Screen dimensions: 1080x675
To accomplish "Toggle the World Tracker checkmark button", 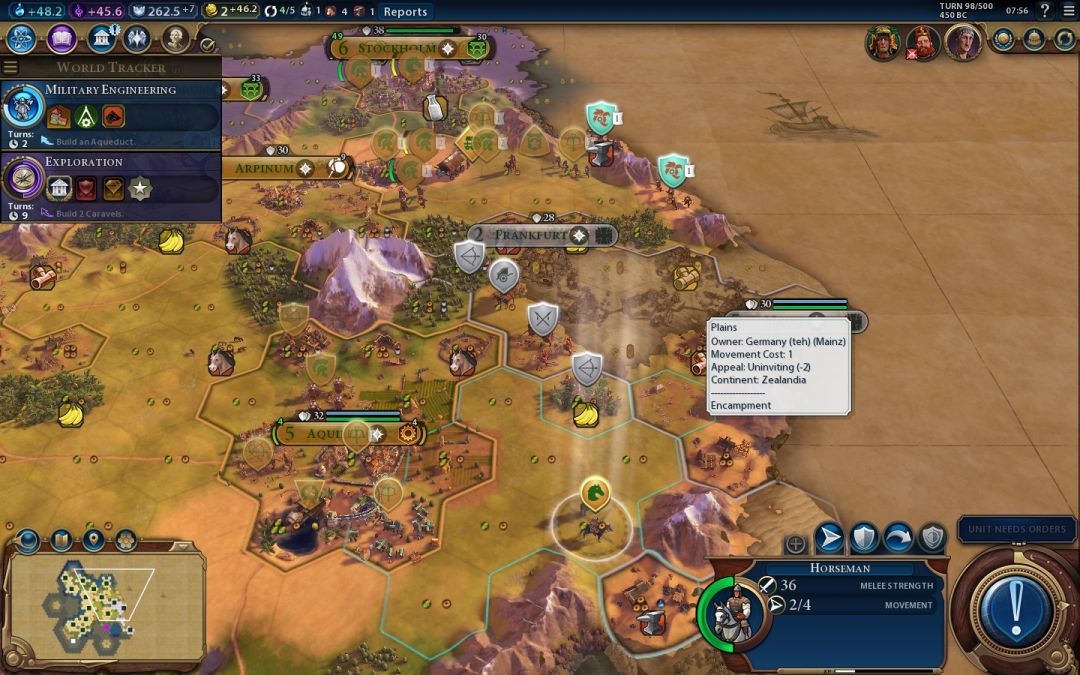I will click(x=207, y=44).
